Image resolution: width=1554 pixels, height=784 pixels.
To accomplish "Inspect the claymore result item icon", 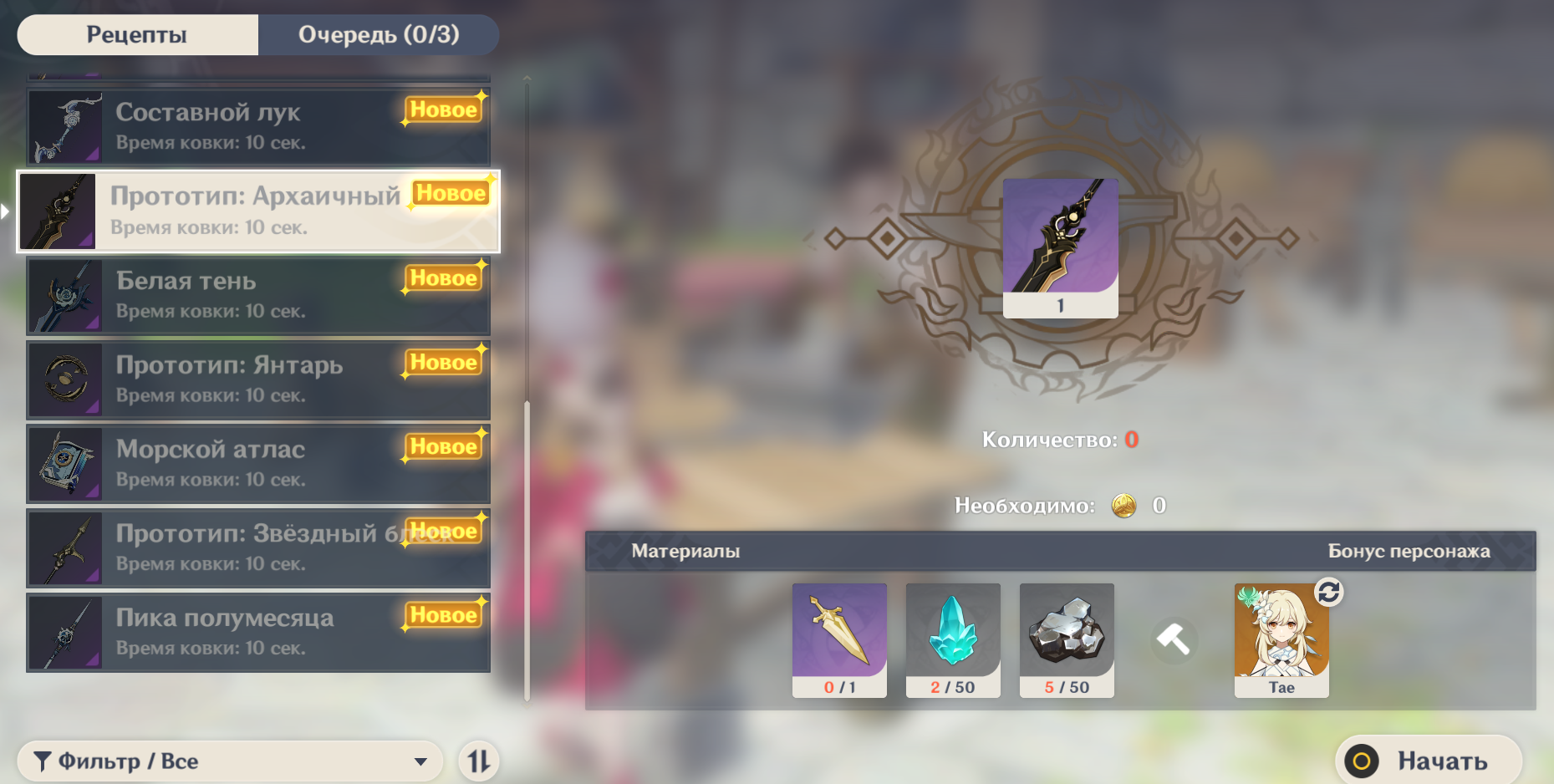I will click(x=1060, y=247).
